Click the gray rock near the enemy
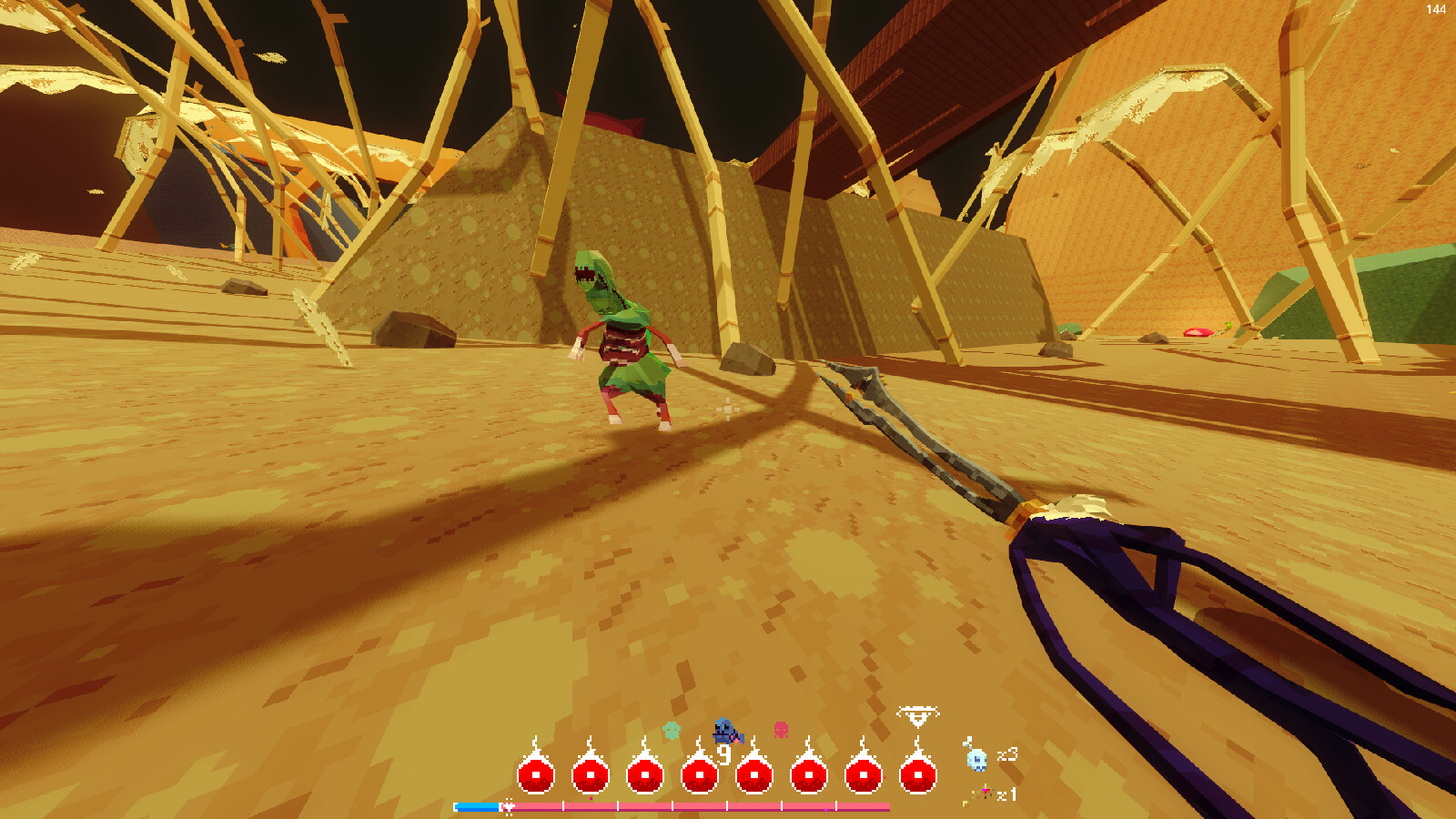The width and height of the screenshot is (1456, 819). click(746, 355)
